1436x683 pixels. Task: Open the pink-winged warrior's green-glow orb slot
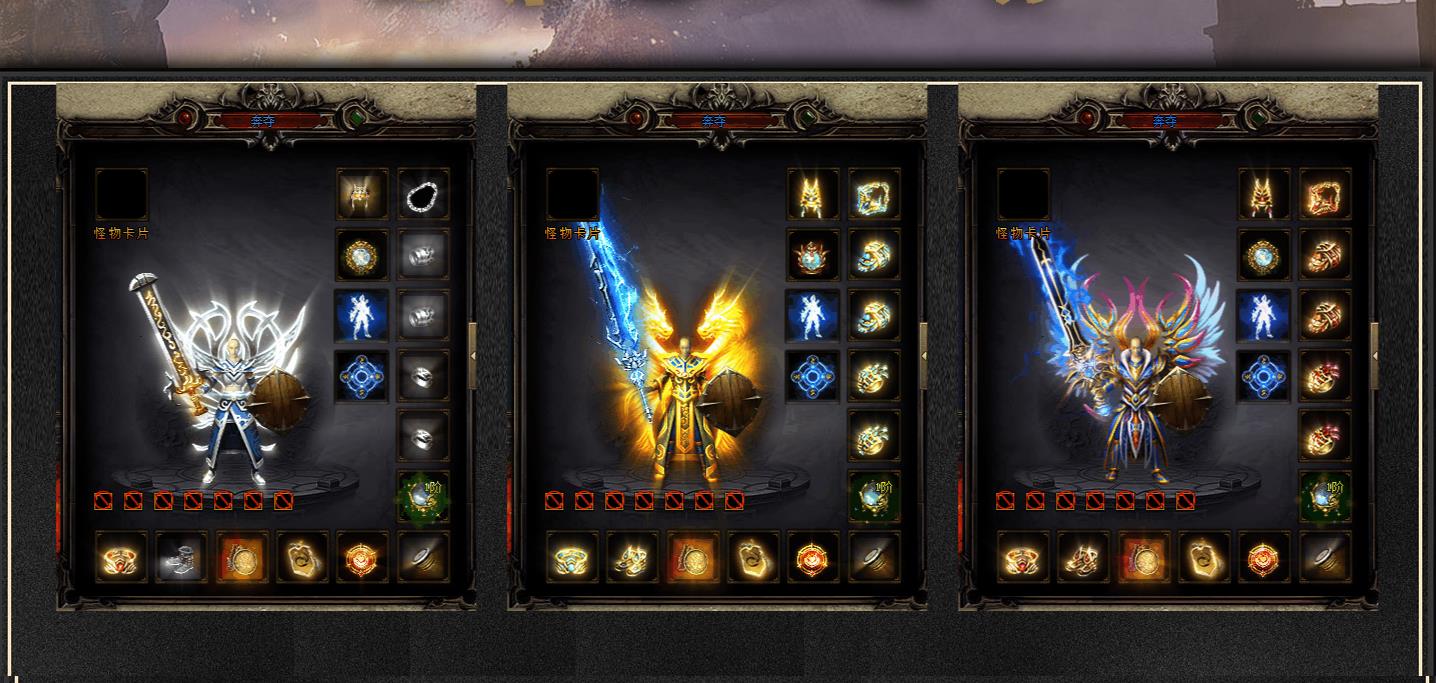point(1325,496)
